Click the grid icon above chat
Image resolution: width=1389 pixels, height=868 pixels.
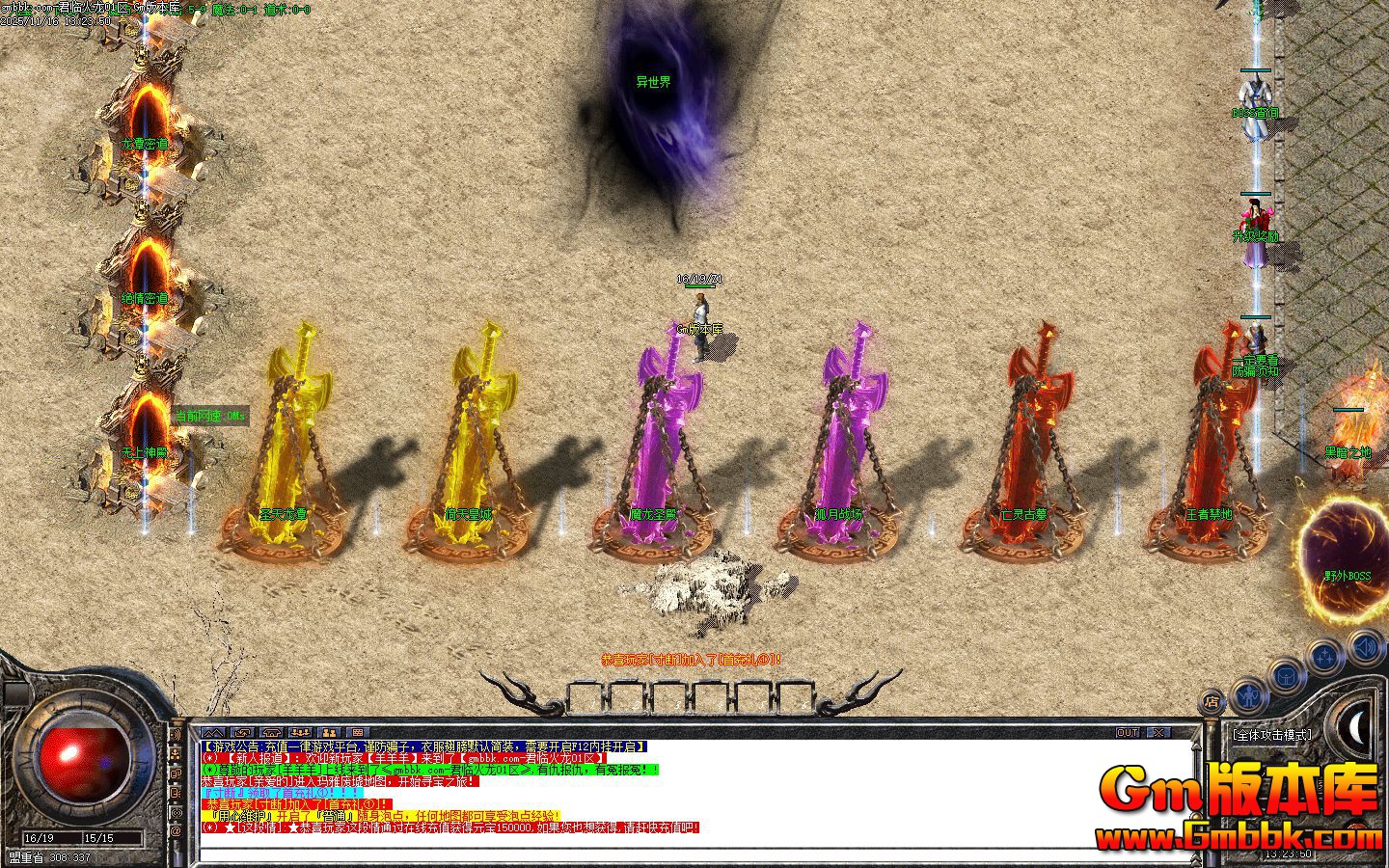(x=357, y=733)
